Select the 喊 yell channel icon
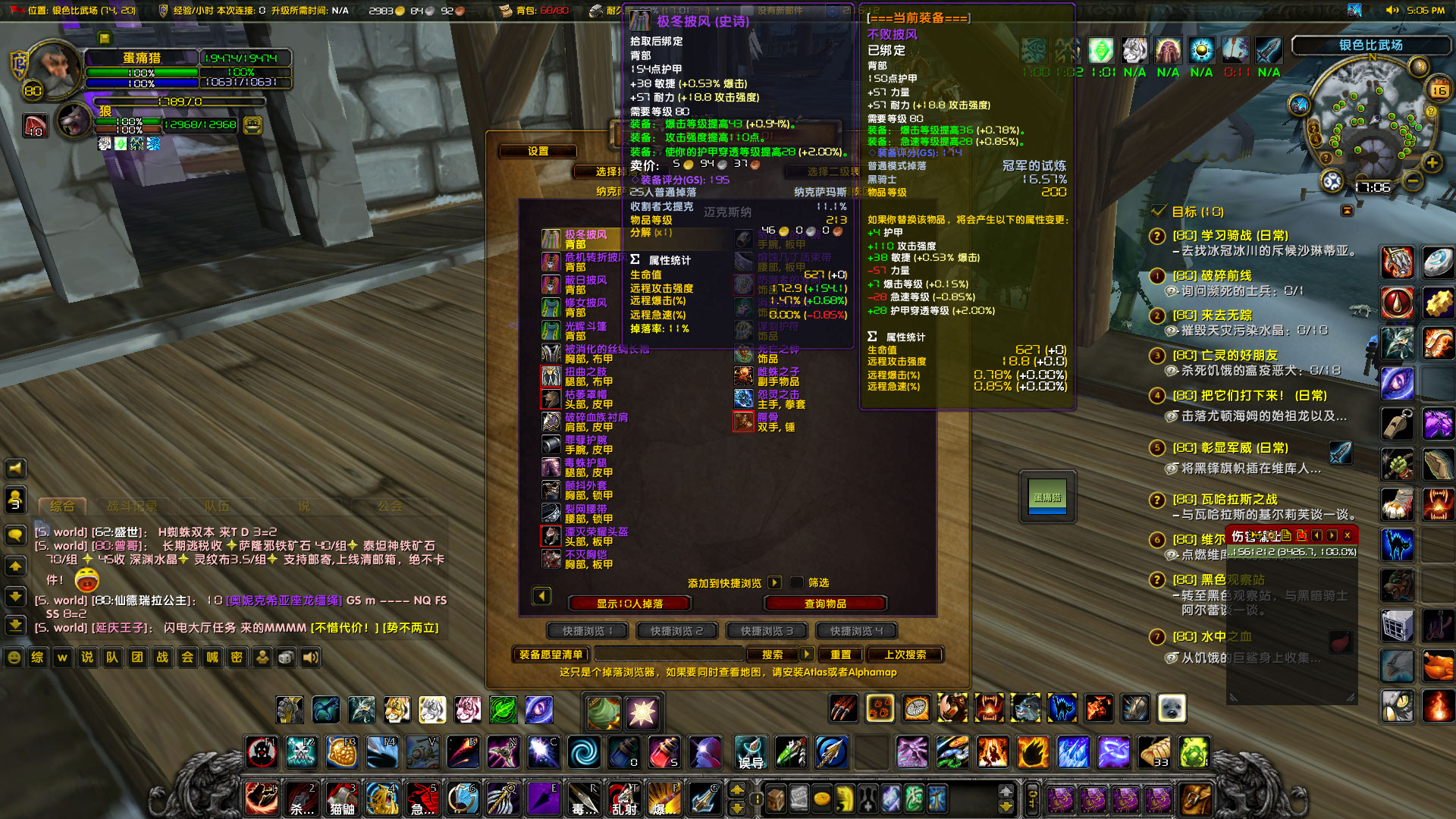 (212, 658)
